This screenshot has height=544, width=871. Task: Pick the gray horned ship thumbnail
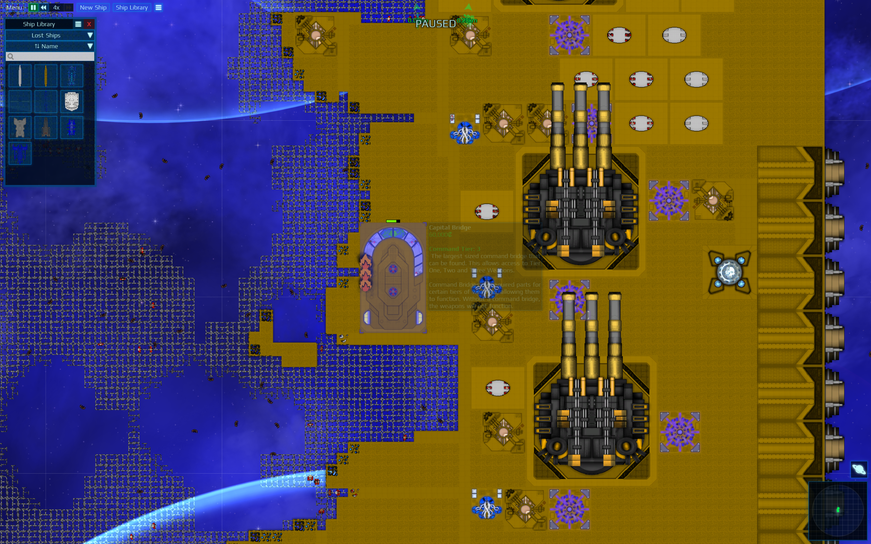(x=20, y=127)
